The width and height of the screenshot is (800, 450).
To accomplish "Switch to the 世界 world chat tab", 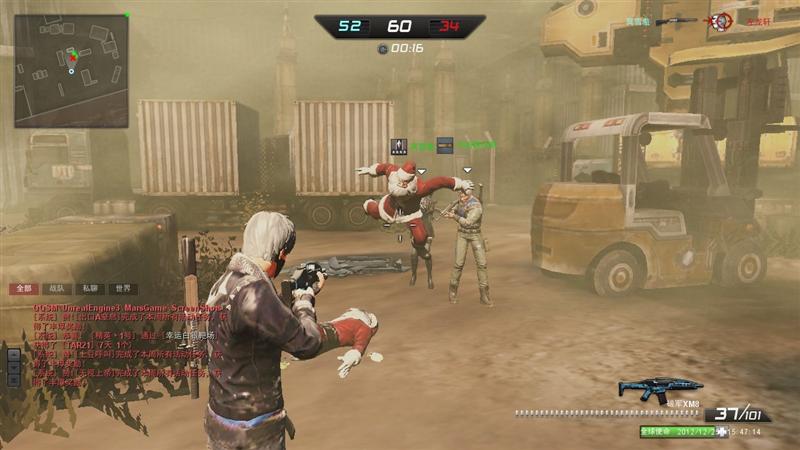I will (122, 288).
